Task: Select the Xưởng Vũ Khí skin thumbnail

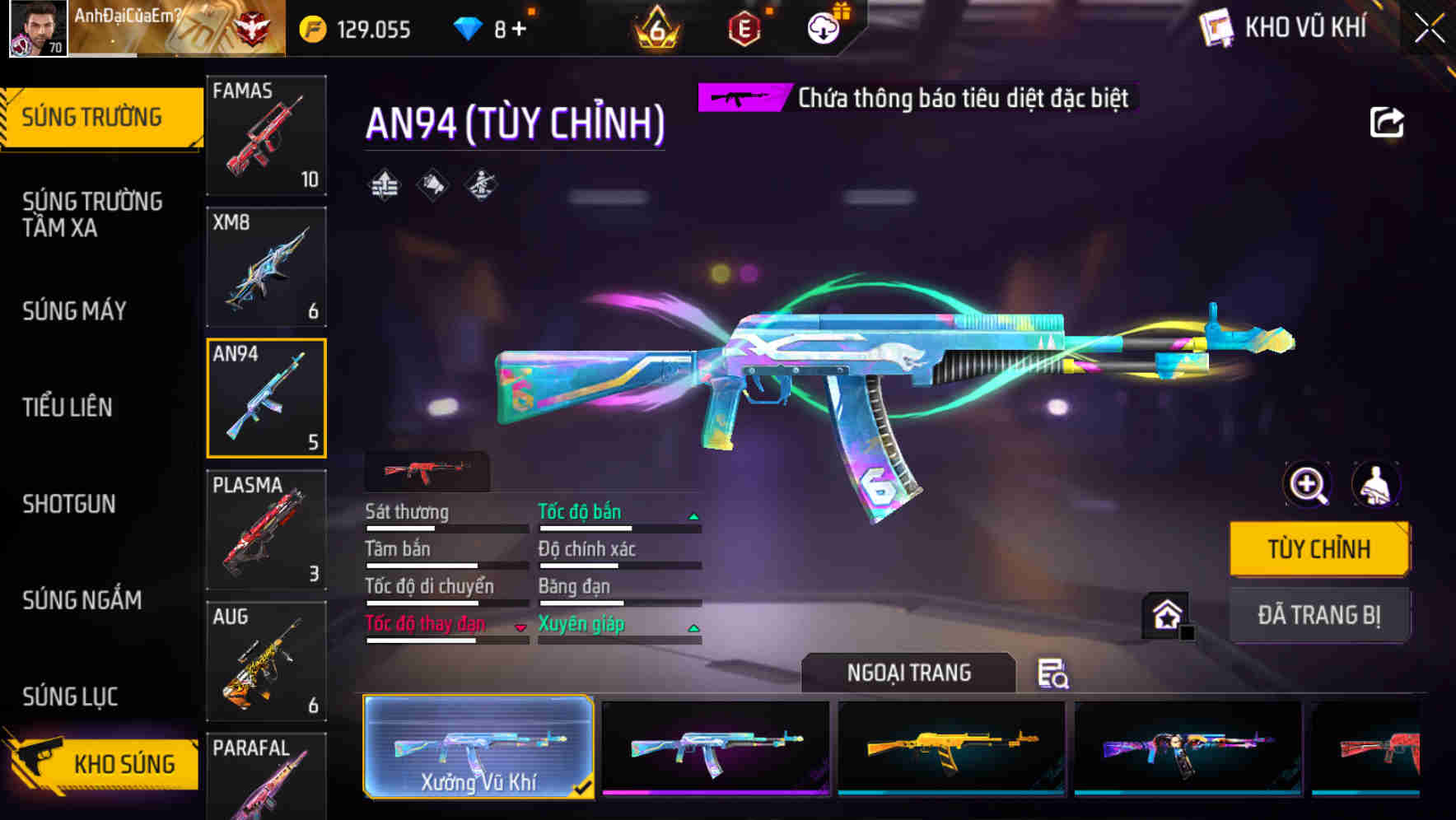Action: click(480, 748)
